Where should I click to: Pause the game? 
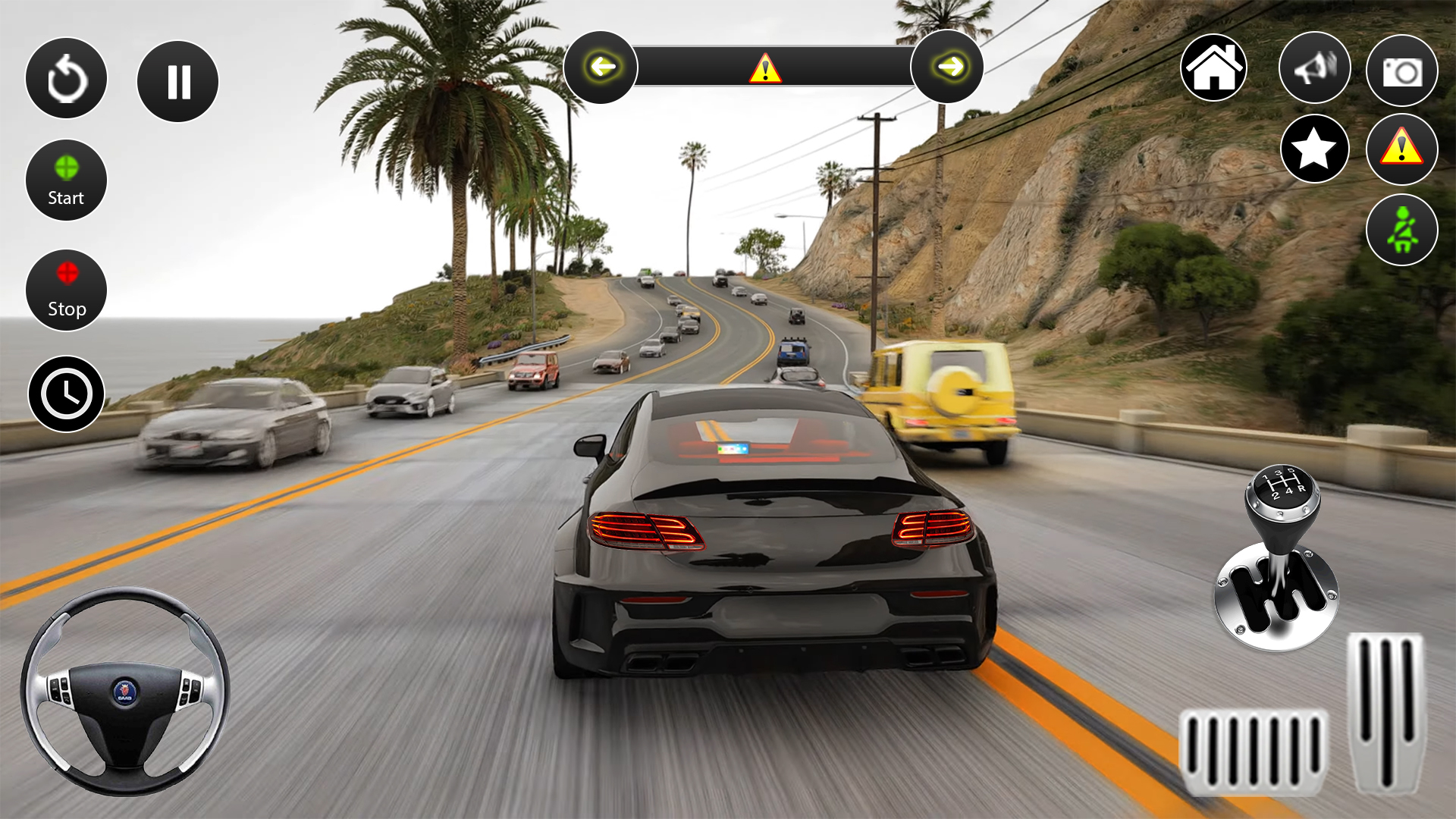(x=177, y=80)
